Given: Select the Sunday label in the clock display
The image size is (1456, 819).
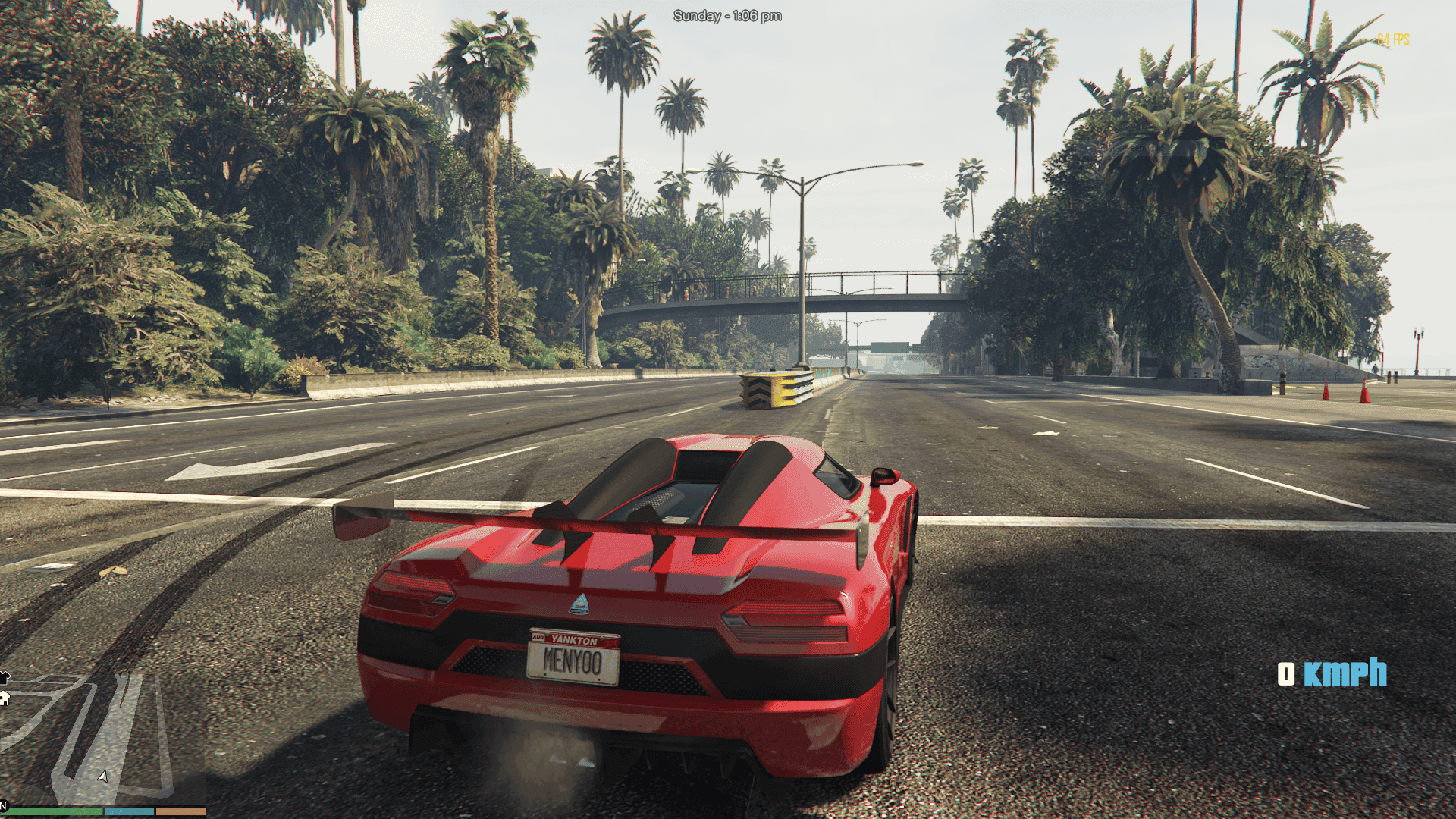Looking at the screenshot, I should click(x=696, y=14).
